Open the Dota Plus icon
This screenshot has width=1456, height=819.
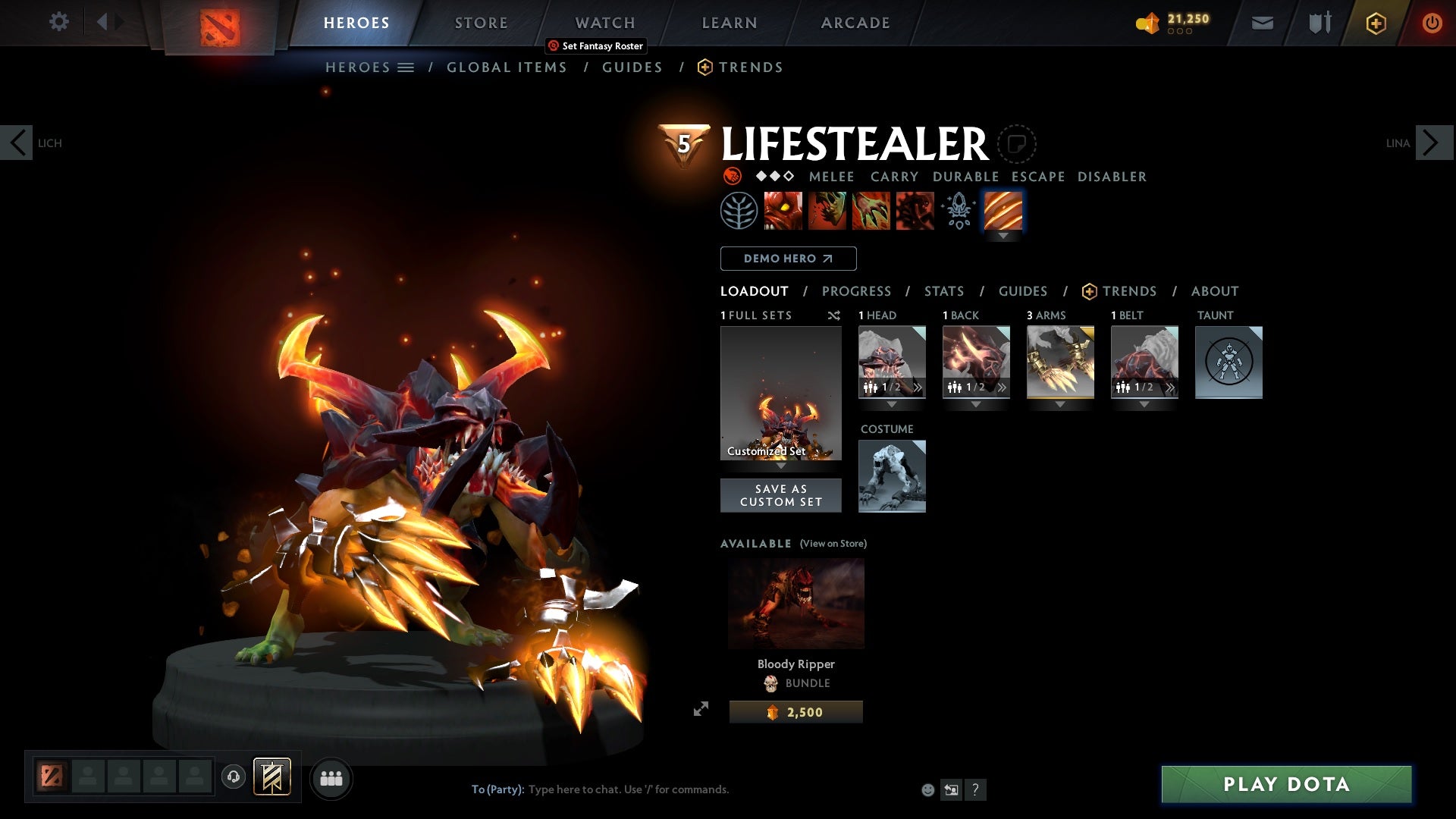1375,22
